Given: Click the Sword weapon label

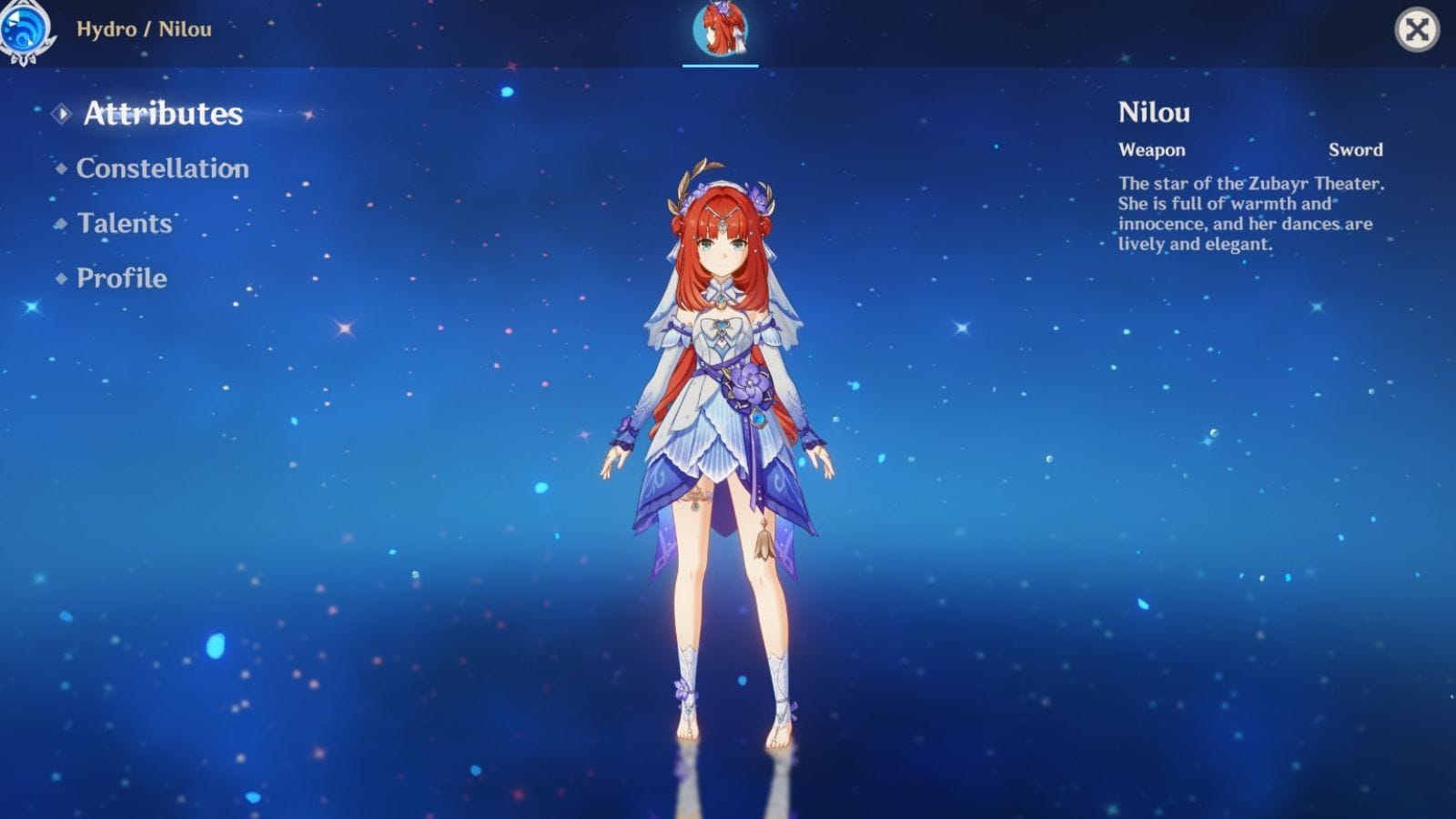Looking at the screenshot, I should coord(1358,150).
